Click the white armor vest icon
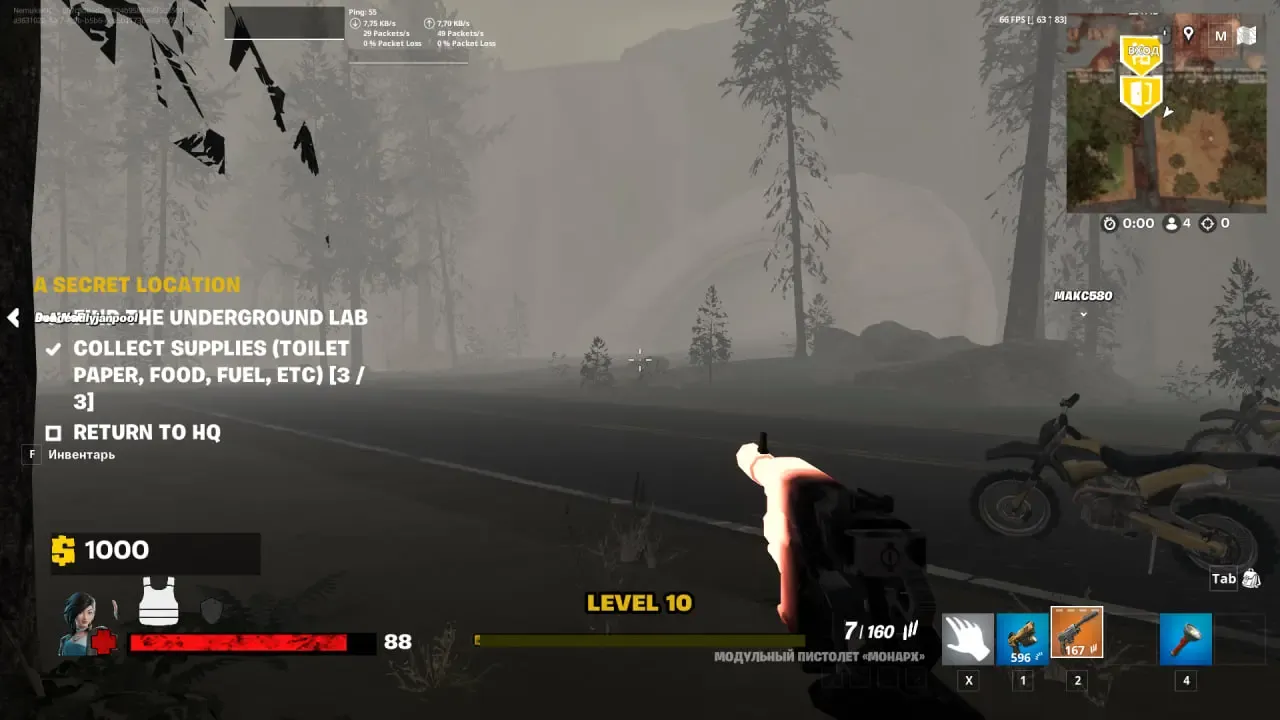 (158, 601)
